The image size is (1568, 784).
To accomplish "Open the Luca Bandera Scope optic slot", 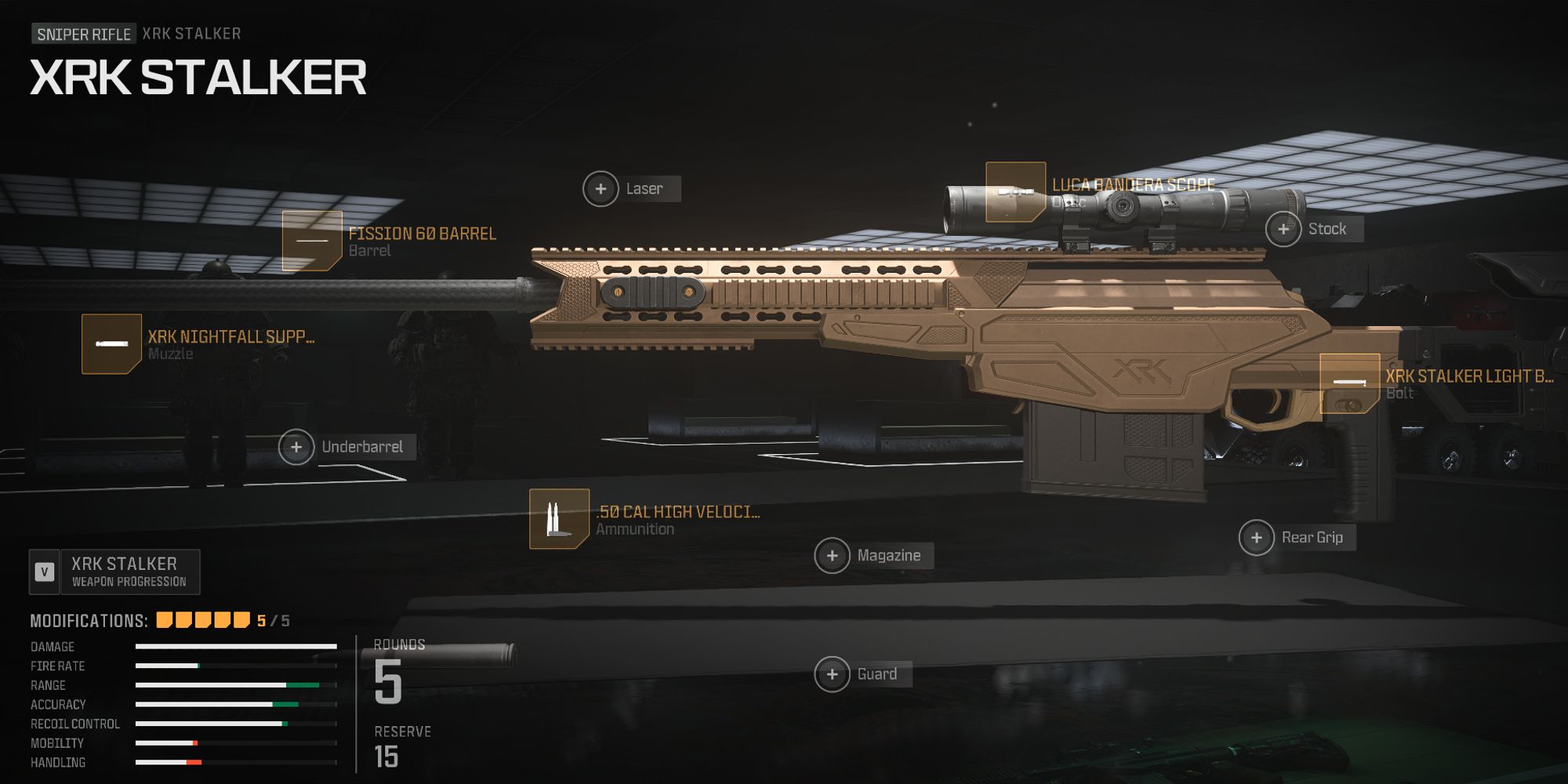I will 1015,192.
